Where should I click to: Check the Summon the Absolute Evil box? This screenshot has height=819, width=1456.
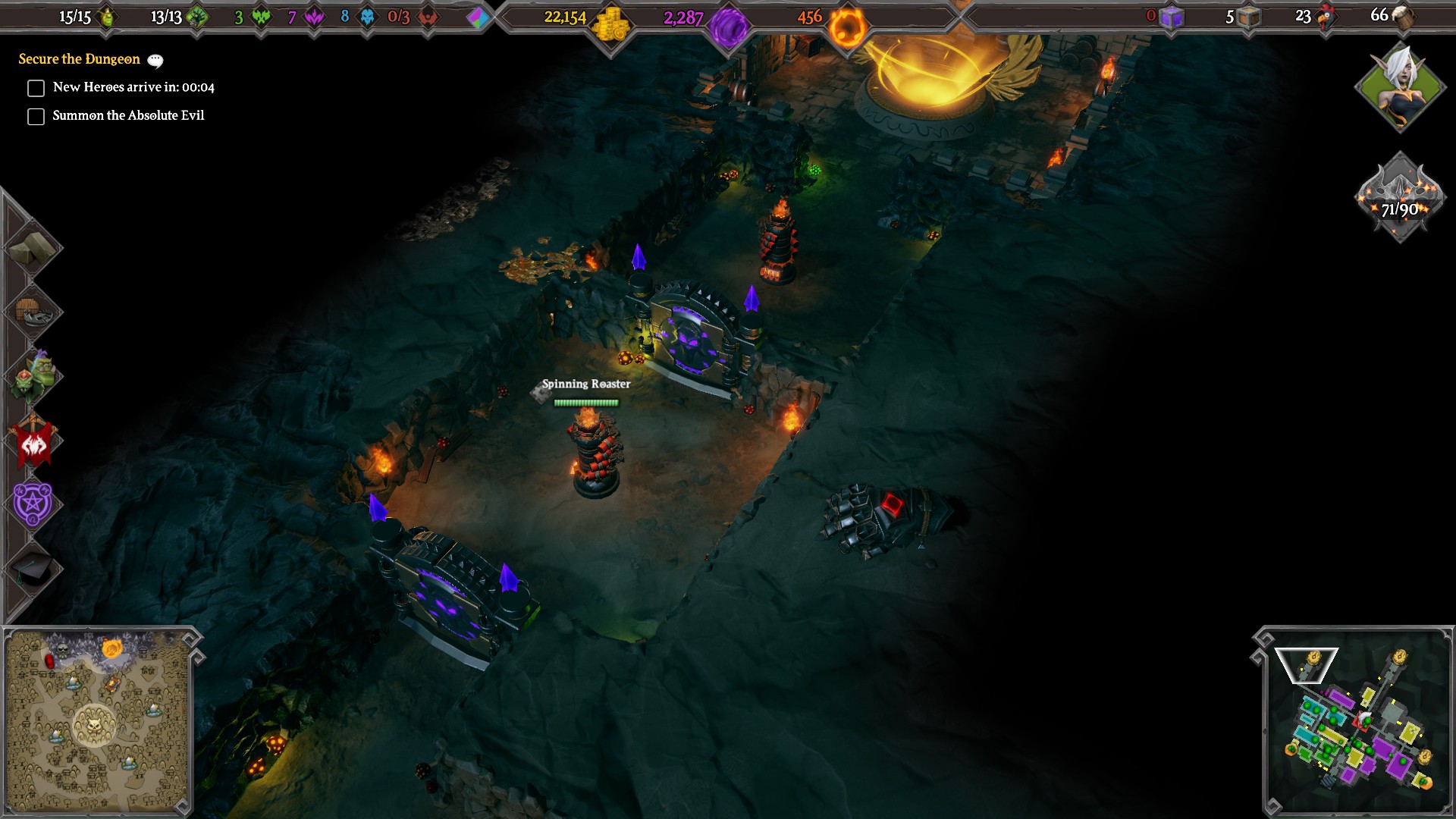(x=36, y=116)
